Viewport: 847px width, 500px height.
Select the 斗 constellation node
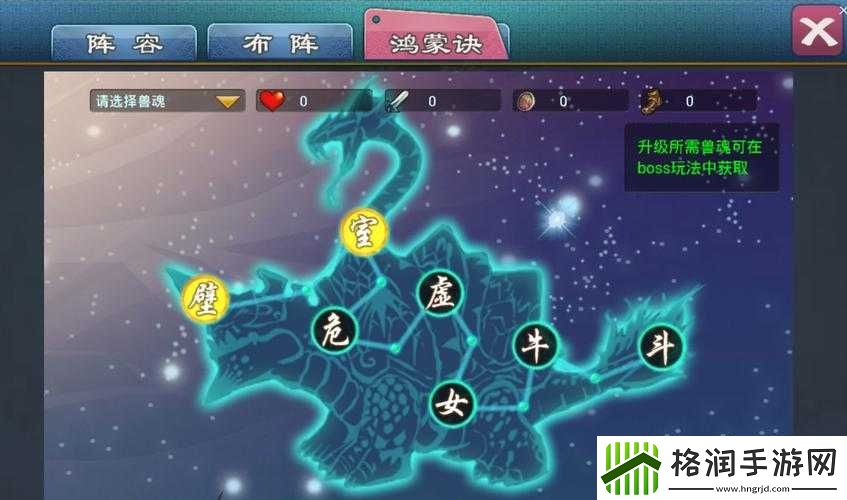(662, 347)
